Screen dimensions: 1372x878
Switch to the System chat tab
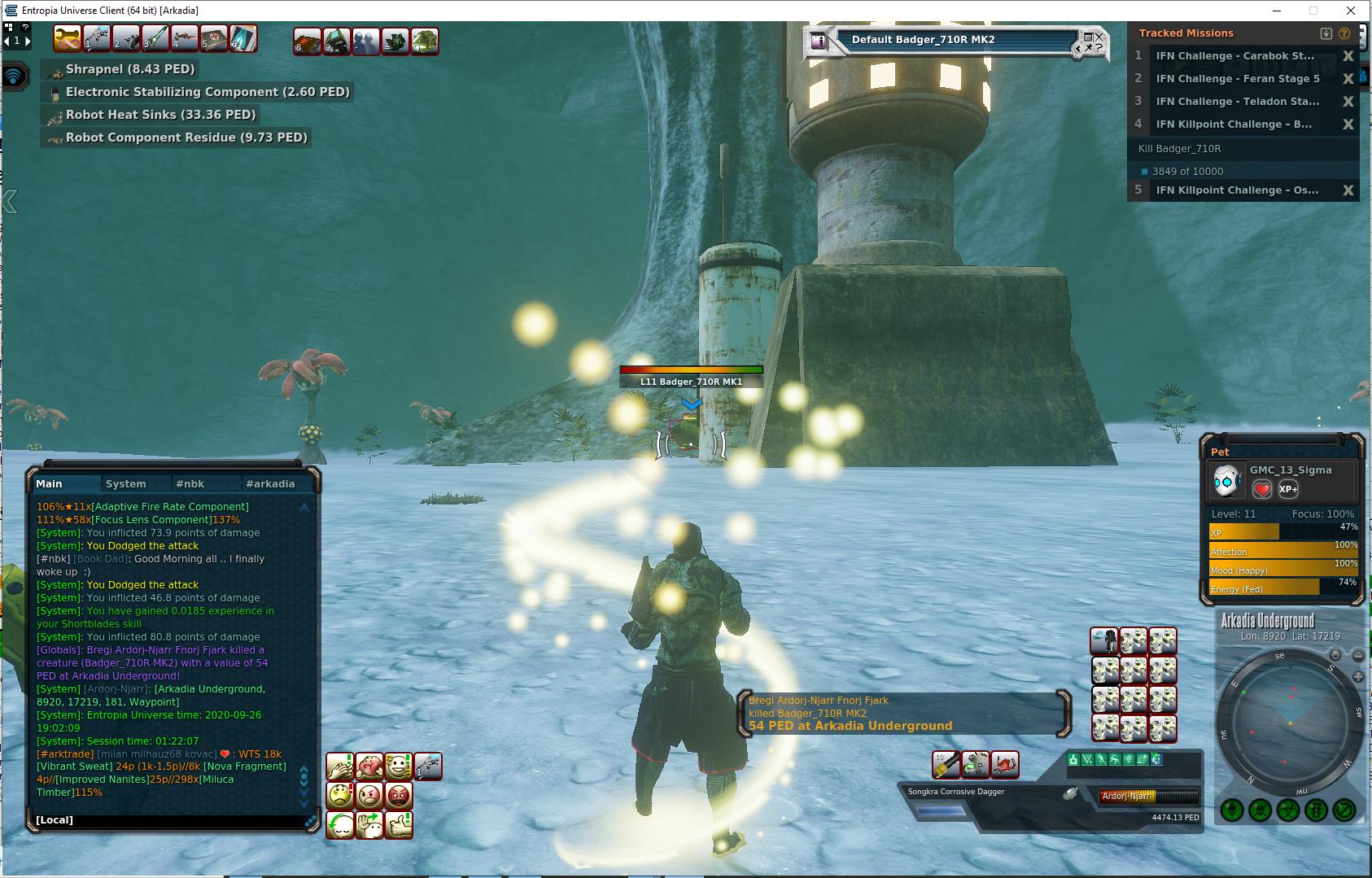[x=126, y=483]
